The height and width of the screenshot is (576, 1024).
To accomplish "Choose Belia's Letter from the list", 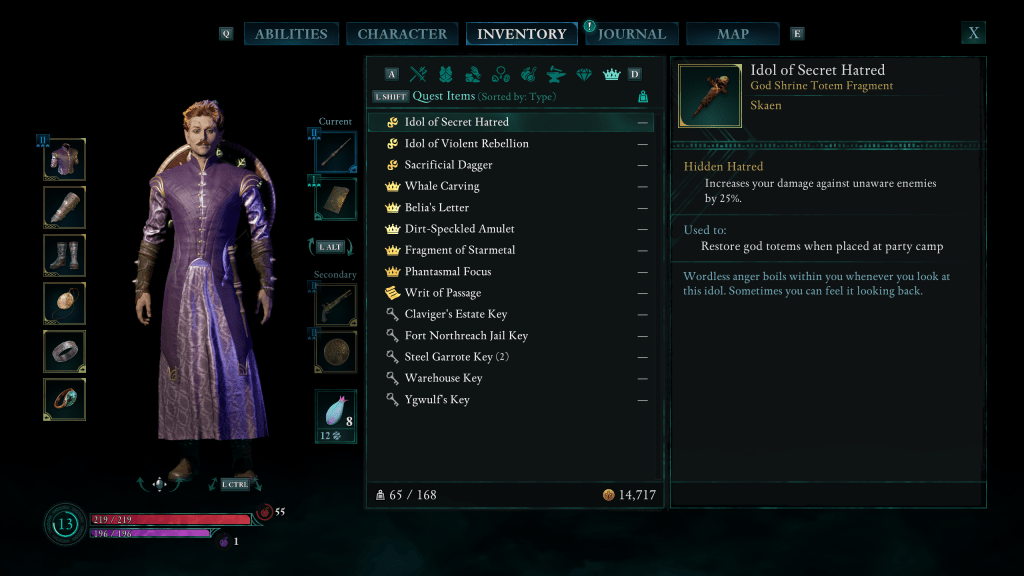I will coord(437,208).
